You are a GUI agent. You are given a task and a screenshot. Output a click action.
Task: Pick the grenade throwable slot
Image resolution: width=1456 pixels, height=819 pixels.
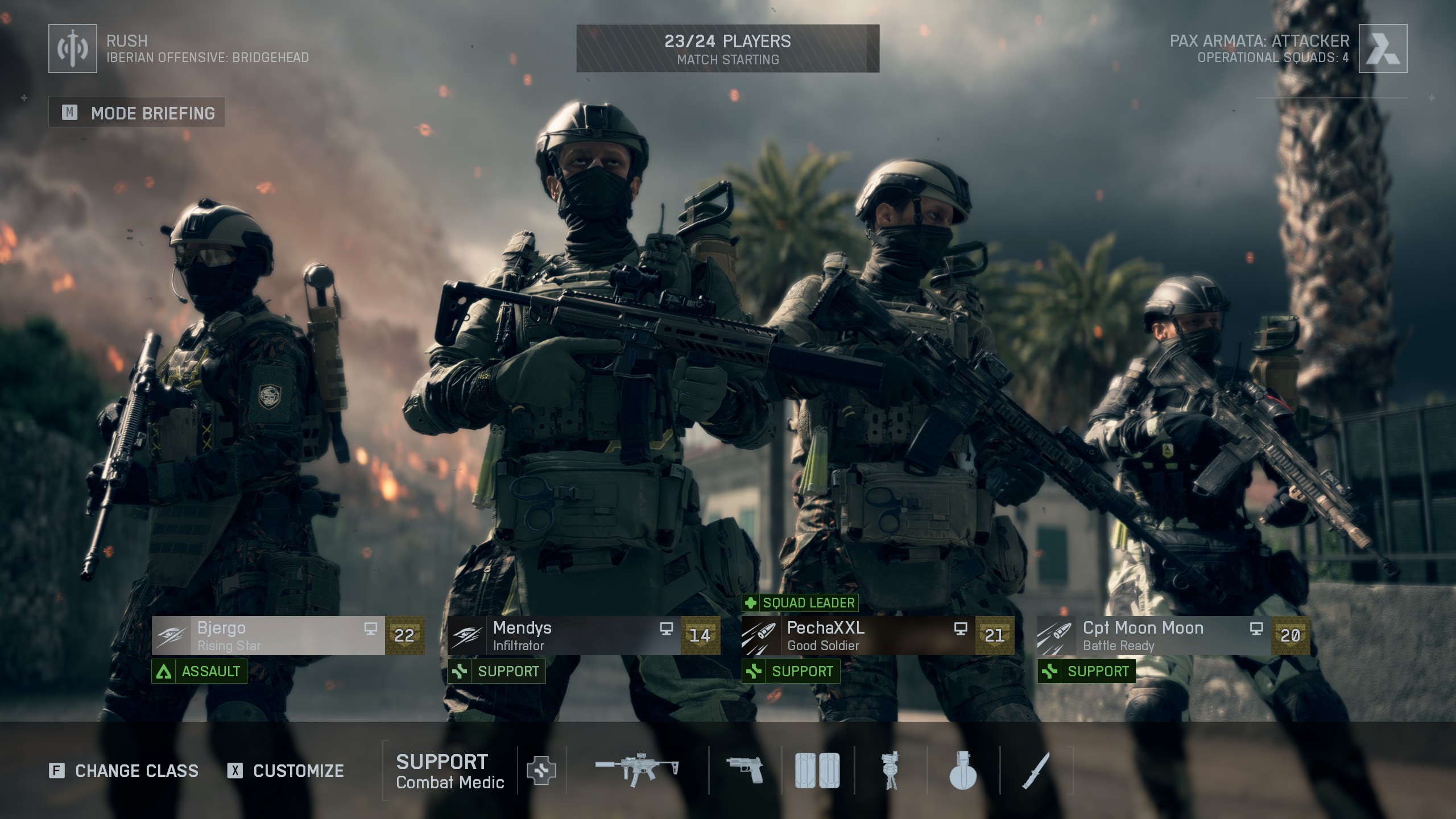click(963, 771)
